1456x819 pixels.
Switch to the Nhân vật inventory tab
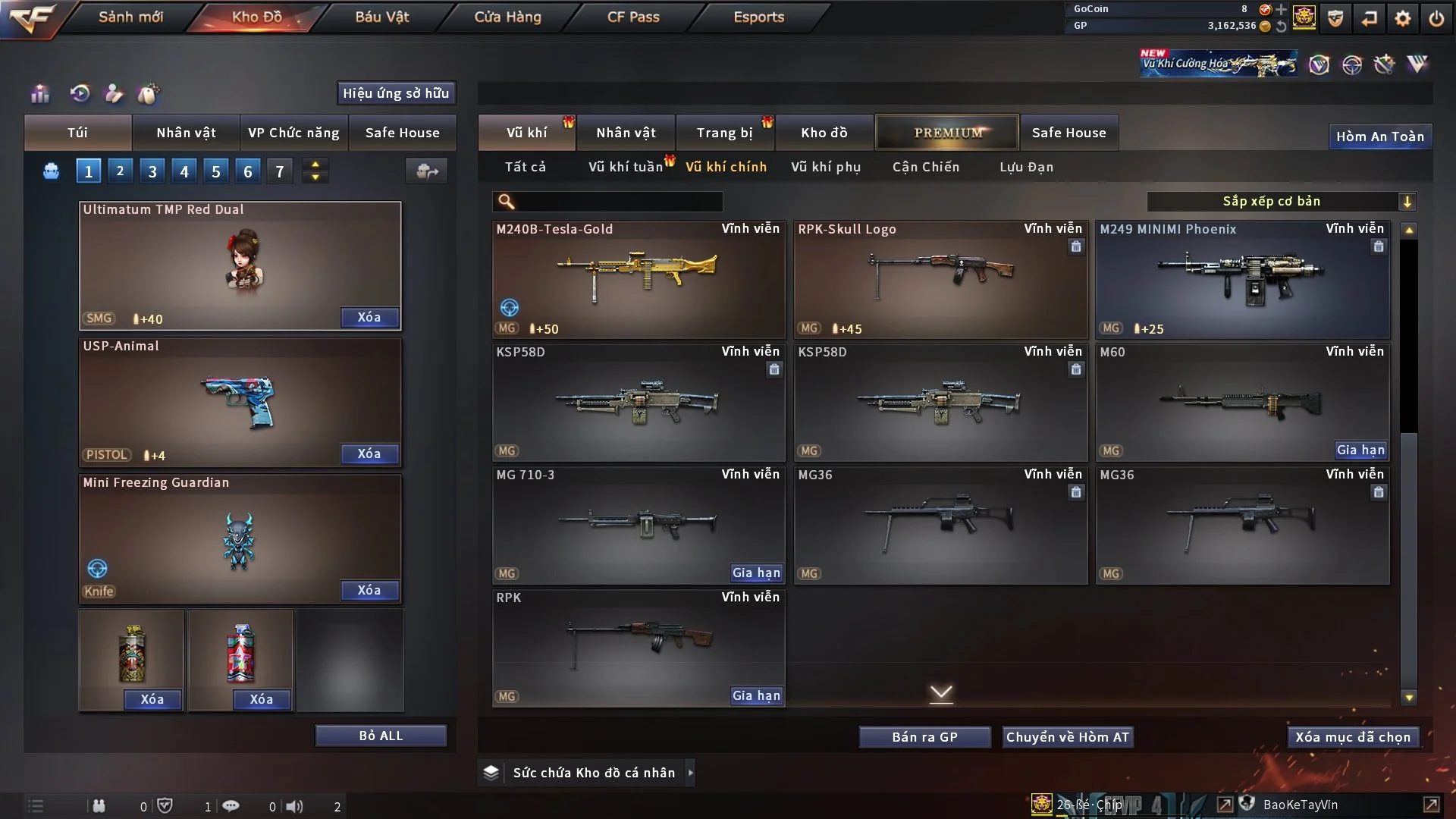(626, 133)
